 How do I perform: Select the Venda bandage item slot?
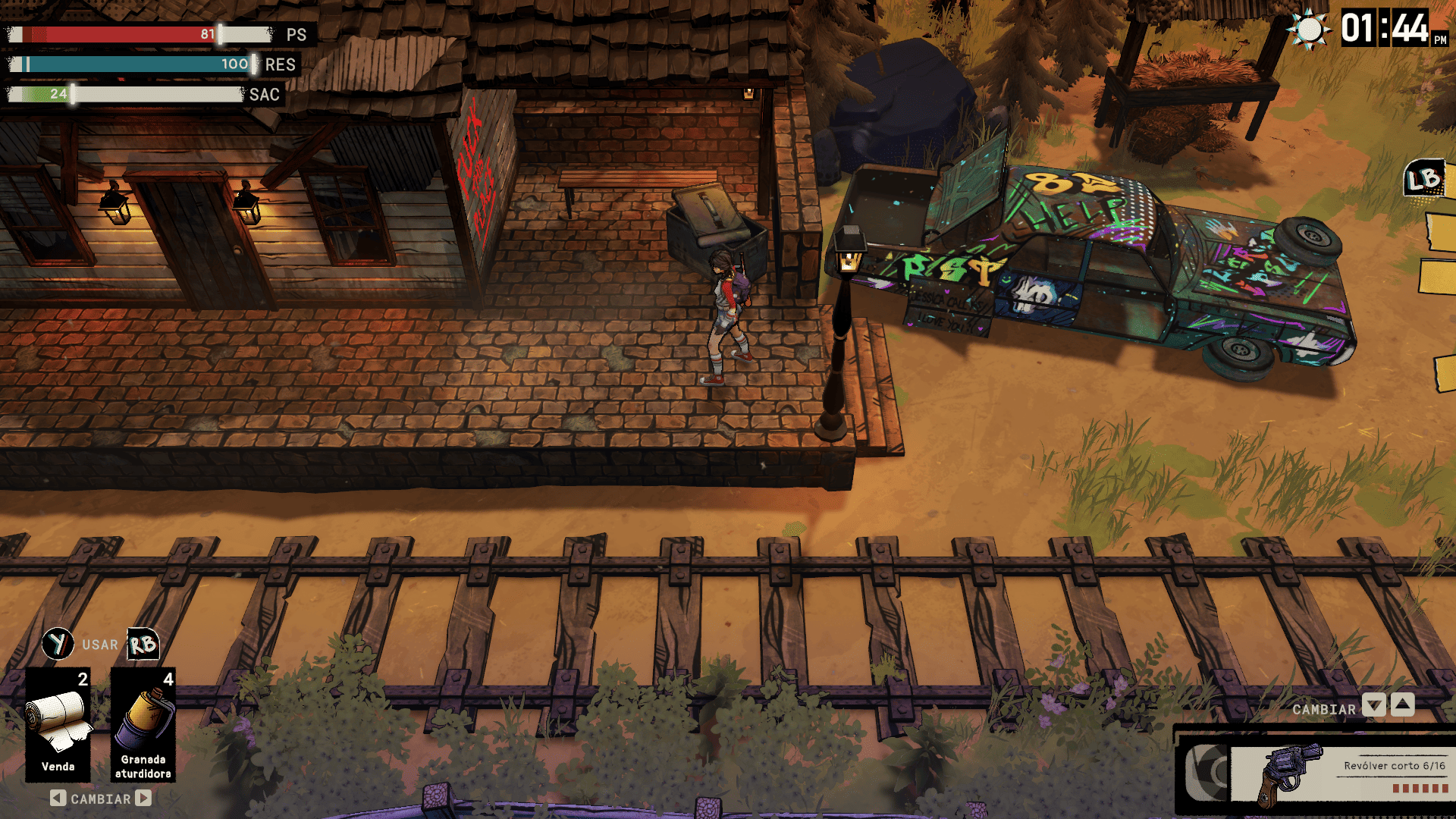click(58, 724)
